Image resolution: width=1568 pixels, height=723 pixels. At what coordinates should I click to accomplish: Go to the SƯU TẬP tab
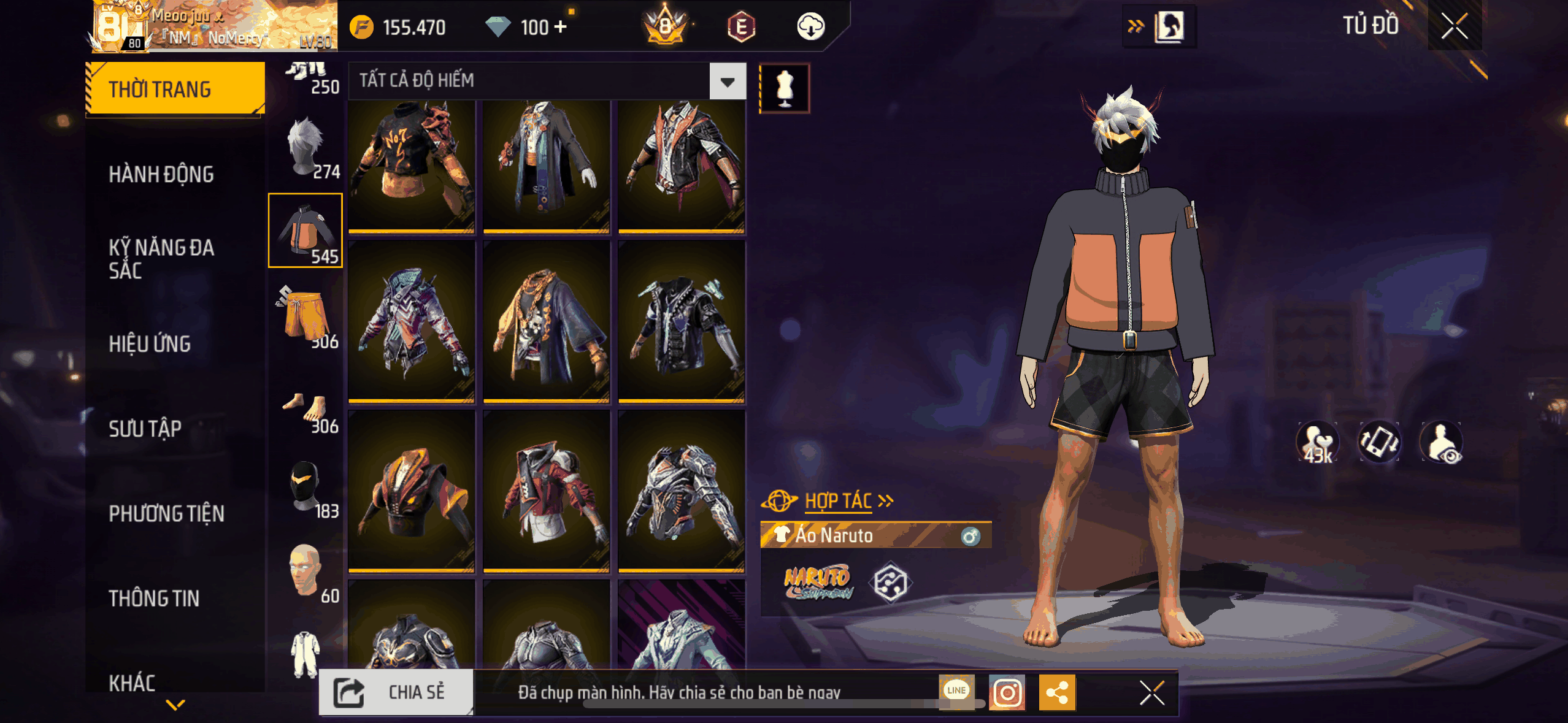[145, 429]
